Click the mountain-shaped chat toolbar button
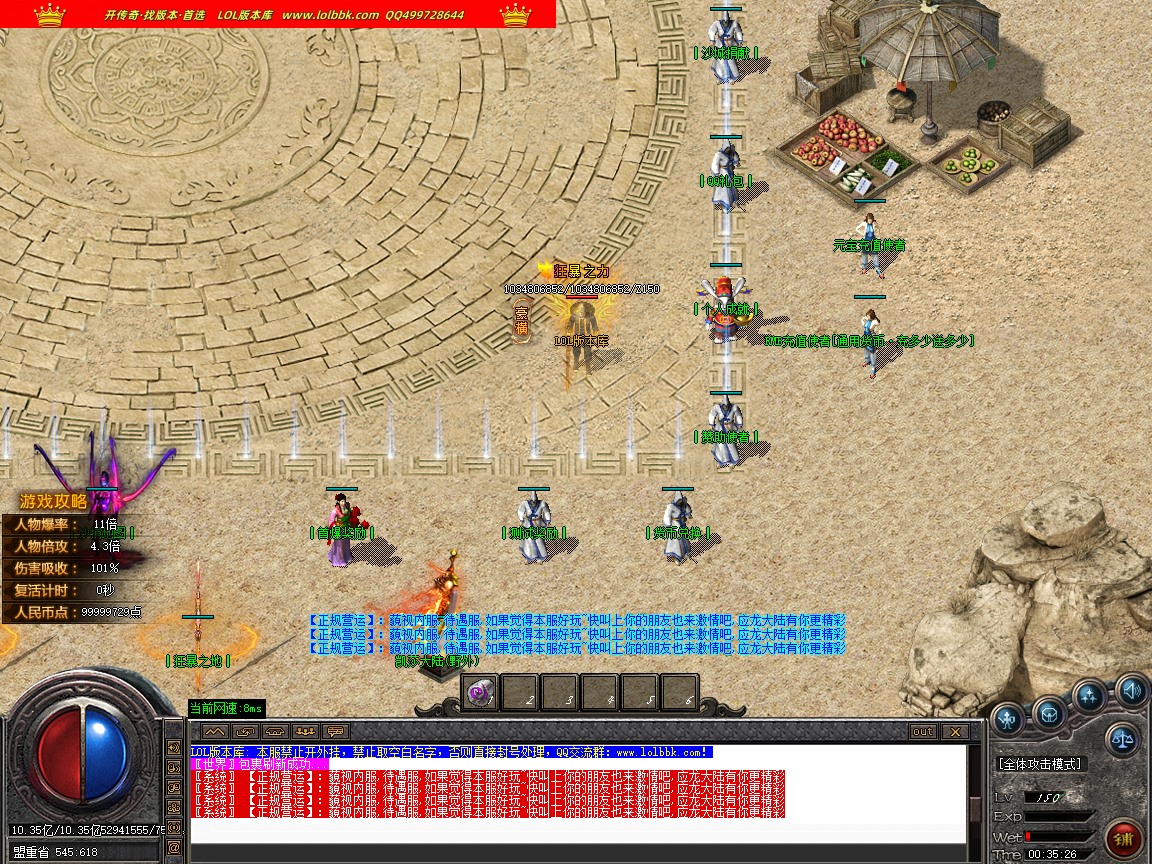The image size is (1152, 864). click(215, 732)
